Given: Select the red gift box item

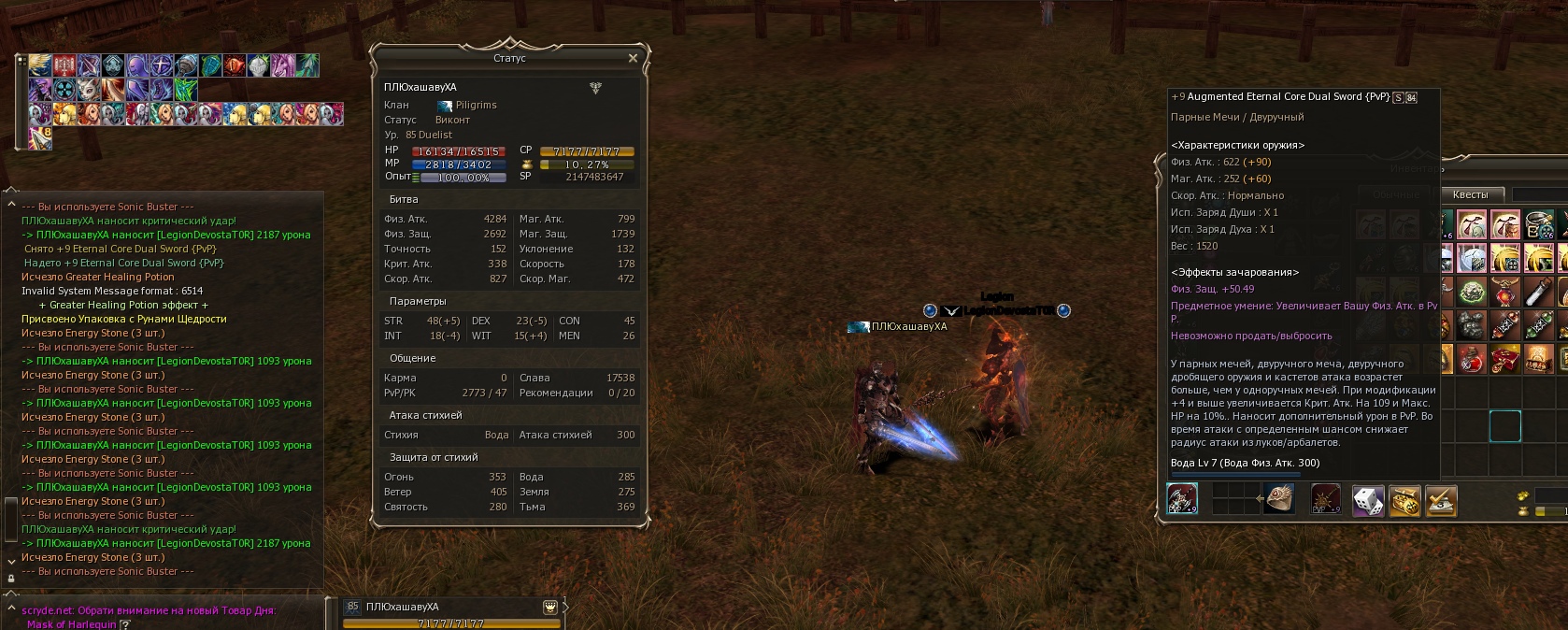Looking at the screenshot, I should coord(1505,359).
